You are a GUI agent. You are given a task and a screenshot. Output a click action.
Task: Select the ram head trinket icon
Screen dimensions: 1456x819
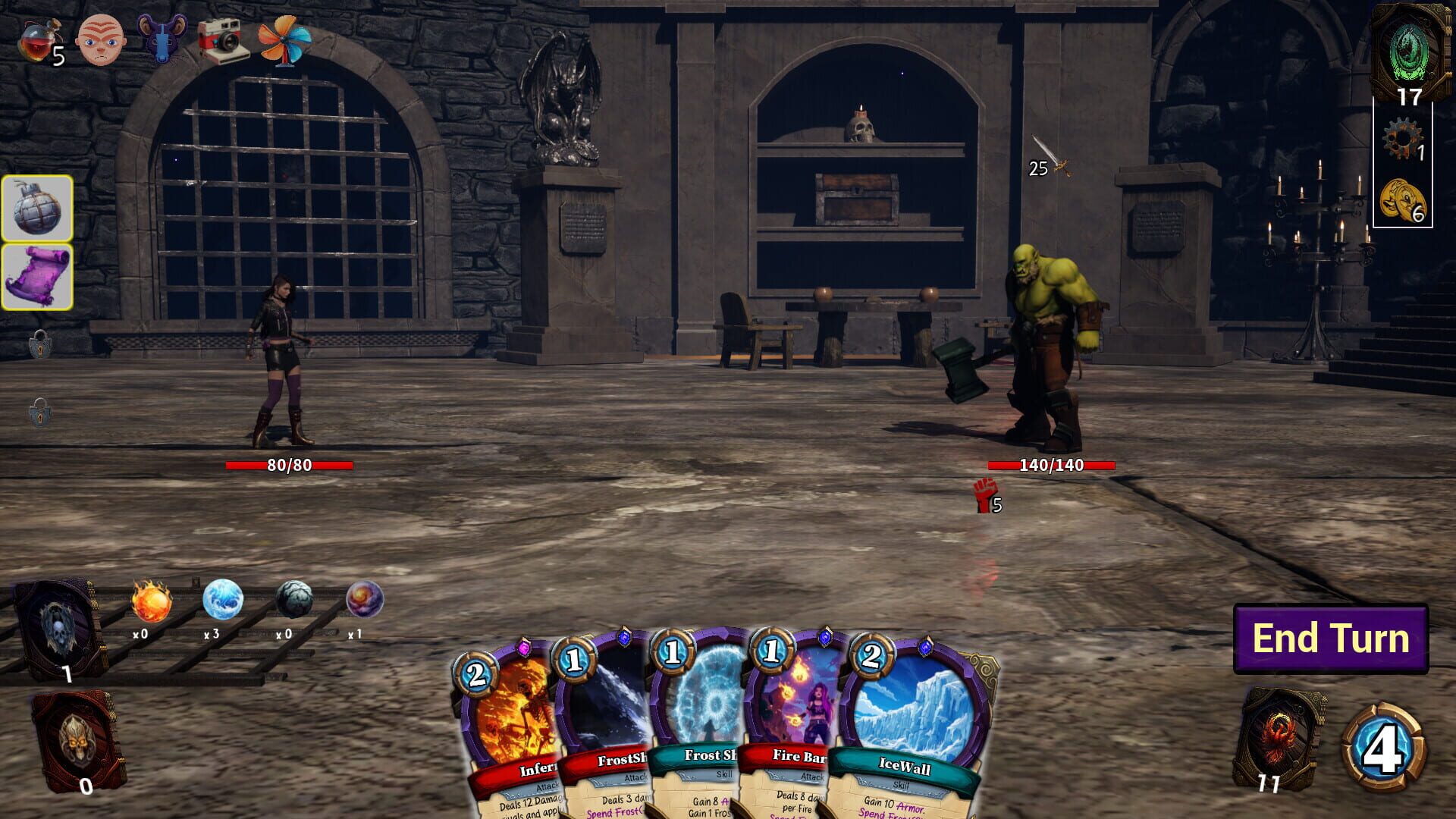165,36
